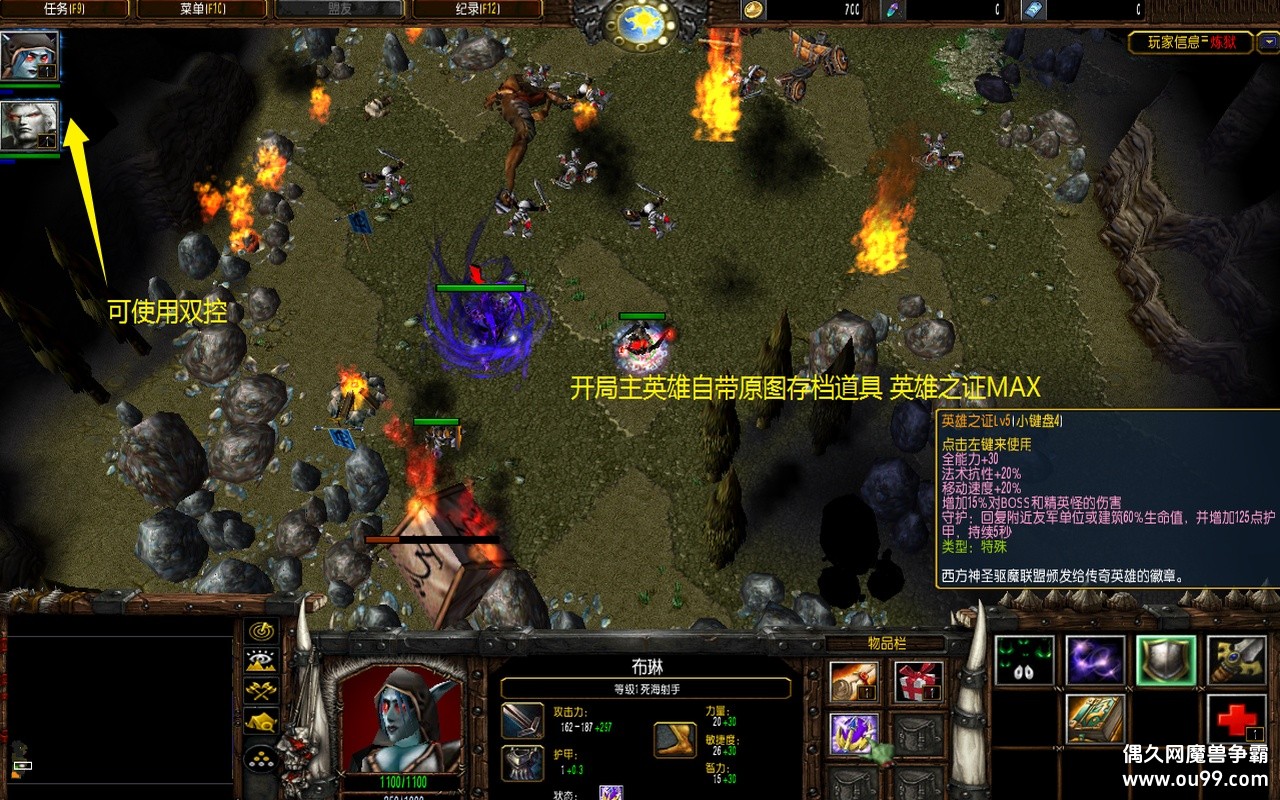The height and width of the screenshot is (800, 1280).
Task: Select the dark ranger hero portrait icon
Action: point(29,56)
